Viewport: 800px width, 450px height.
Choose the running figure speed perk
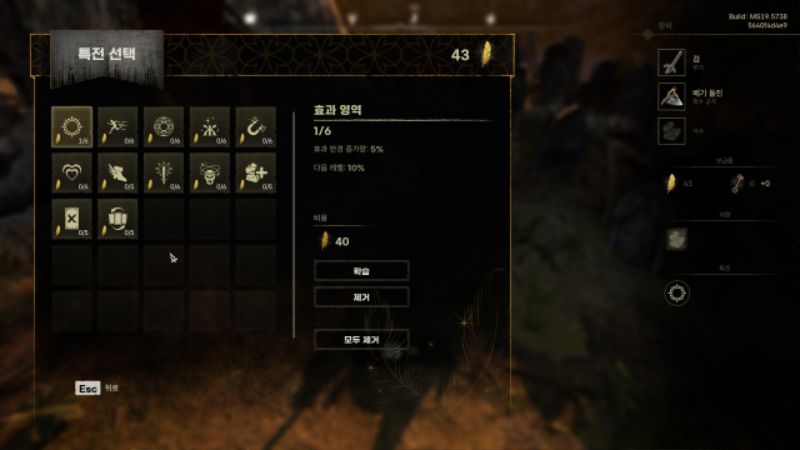tap(118, 126)
